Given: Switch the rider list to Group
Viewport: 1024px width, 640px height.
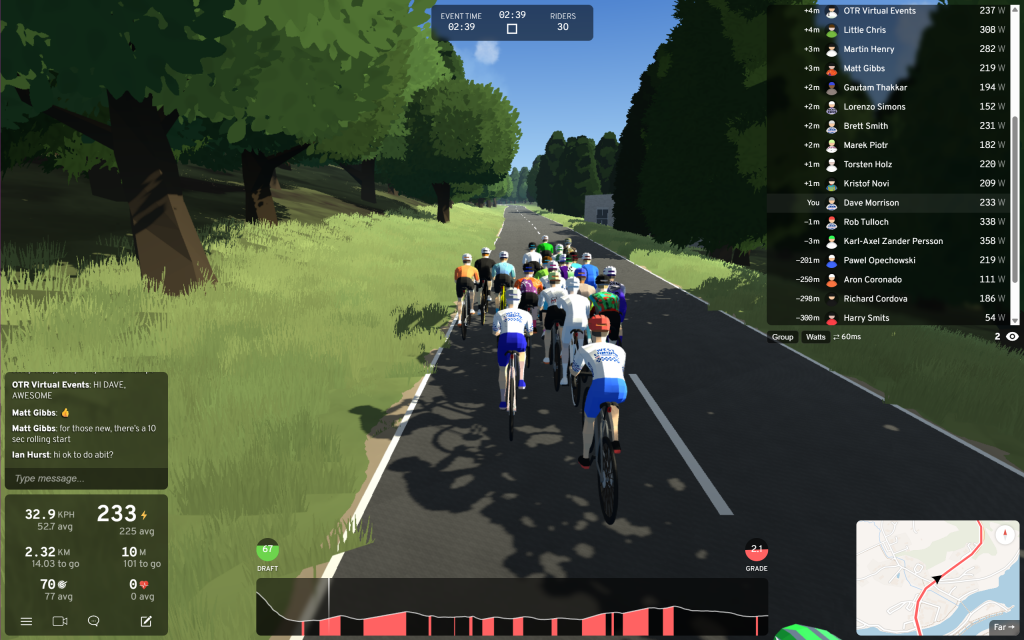Looking at the screenshot, I should coord(783,337).
